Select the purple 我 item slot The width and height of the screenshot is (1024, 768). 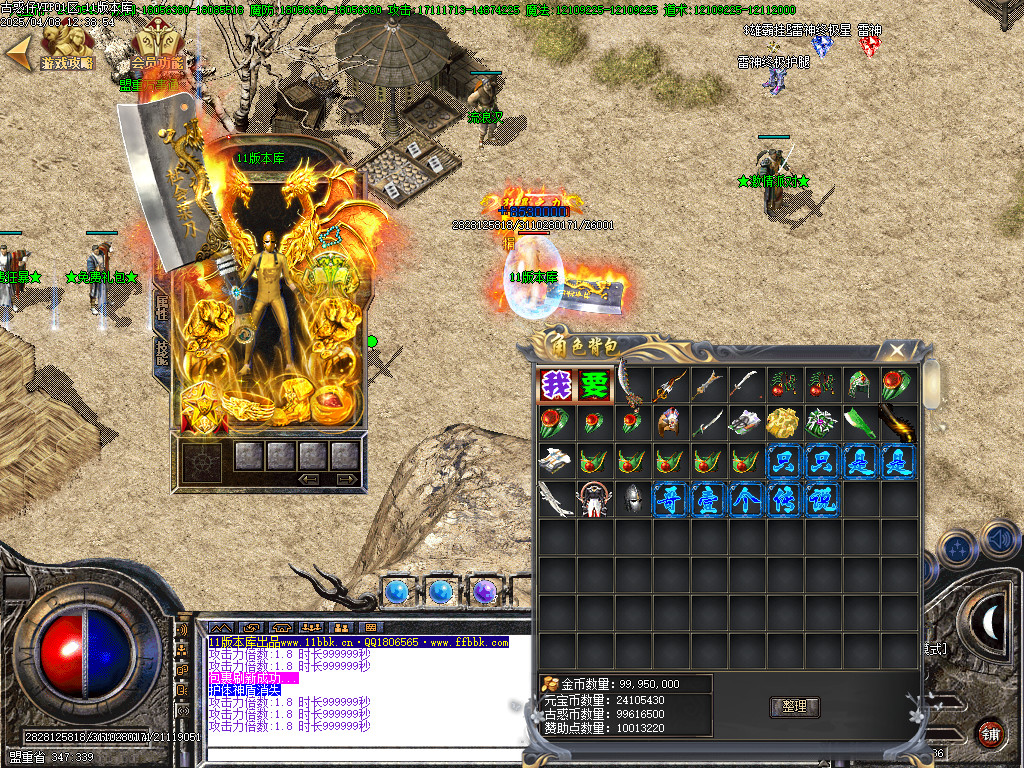click(555, 385)
